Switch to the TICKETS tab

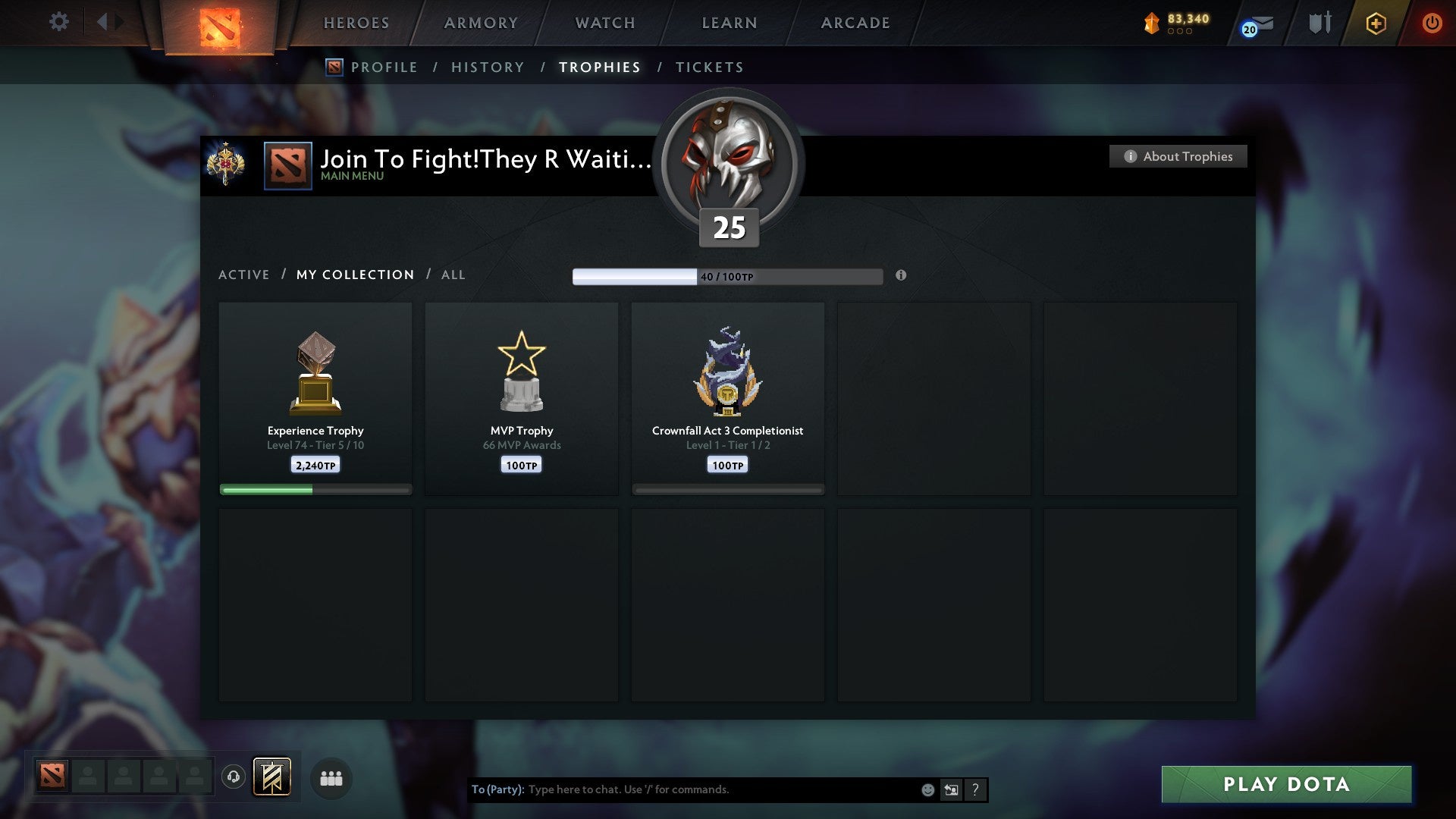click(x=708, y=67)
